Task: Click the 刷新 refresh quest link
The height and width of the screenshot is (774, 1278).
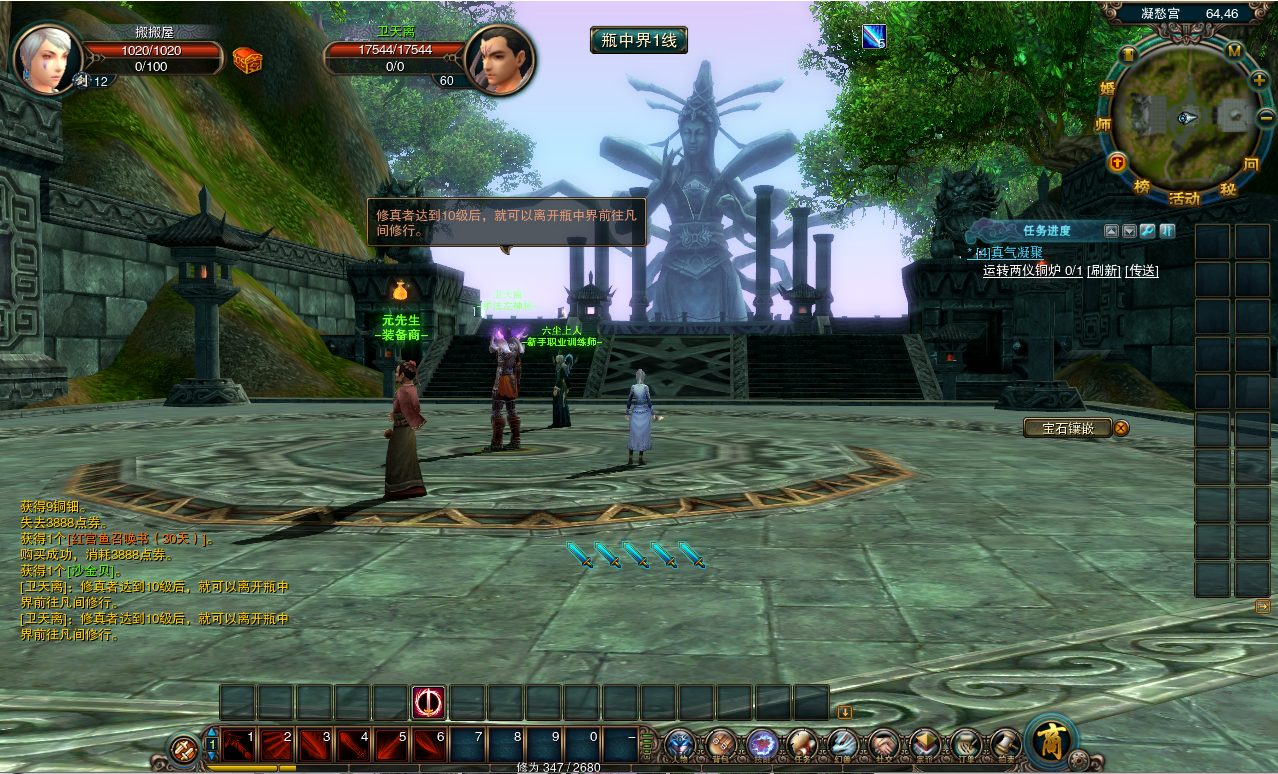Action: (1104, 270)
